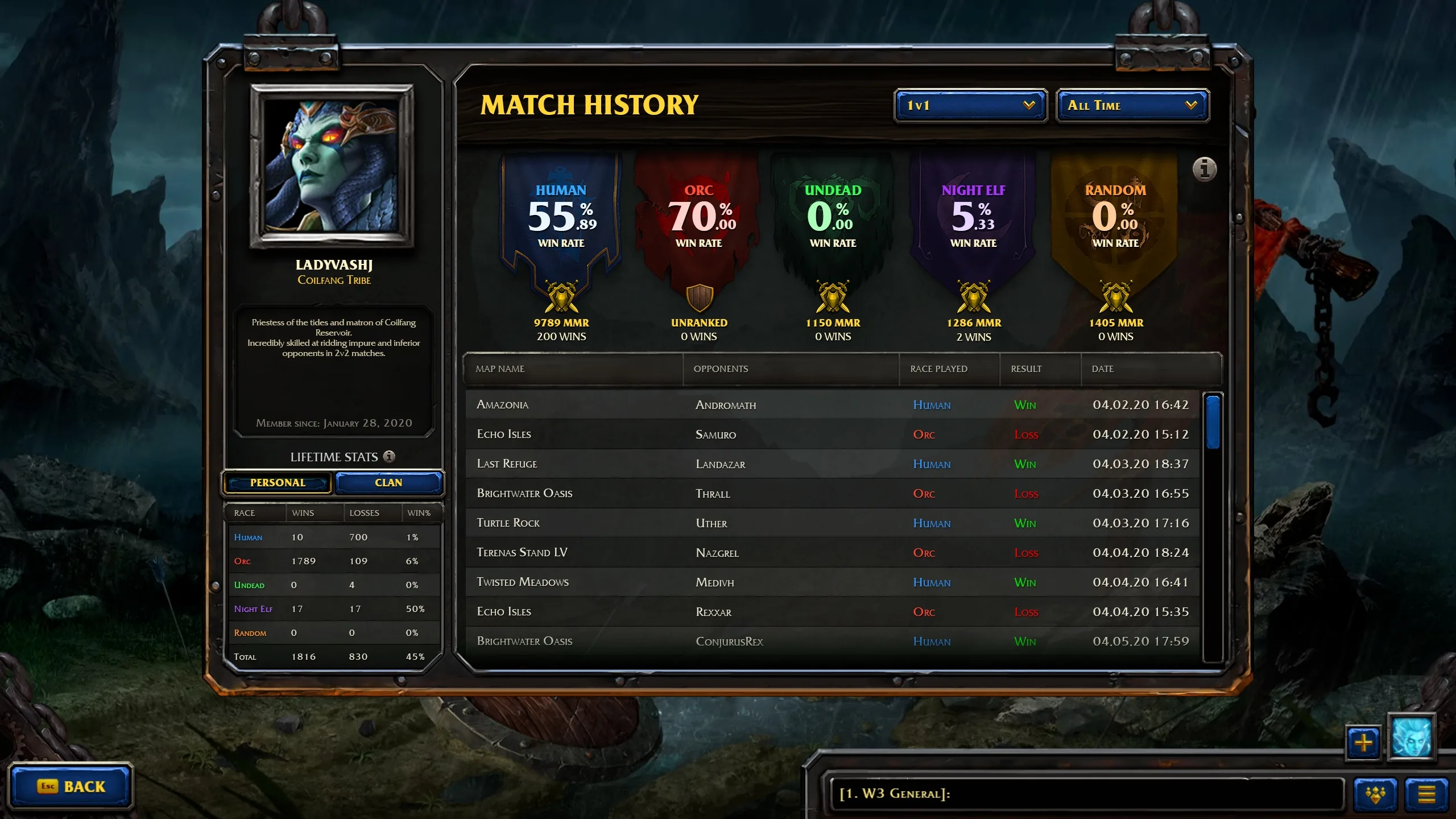
Task: Switch to the Clan stats tab
Action: (x=388, y=483)
